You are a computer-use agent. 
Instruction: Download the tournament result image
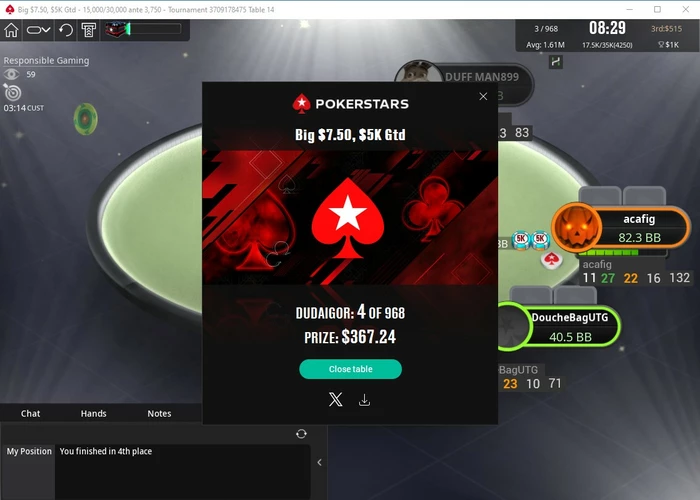tap(364, 400)
